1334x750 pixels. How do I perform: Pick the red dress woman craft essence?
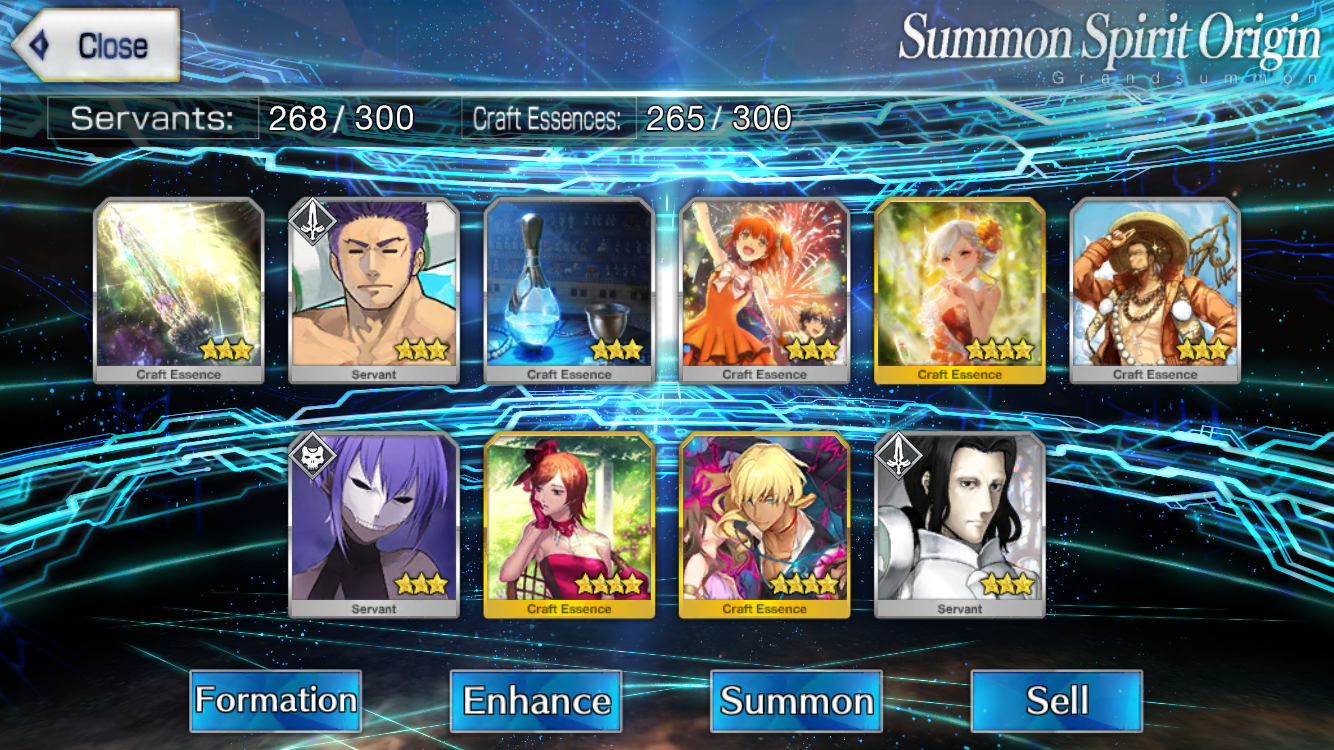[x=569, y=525]
